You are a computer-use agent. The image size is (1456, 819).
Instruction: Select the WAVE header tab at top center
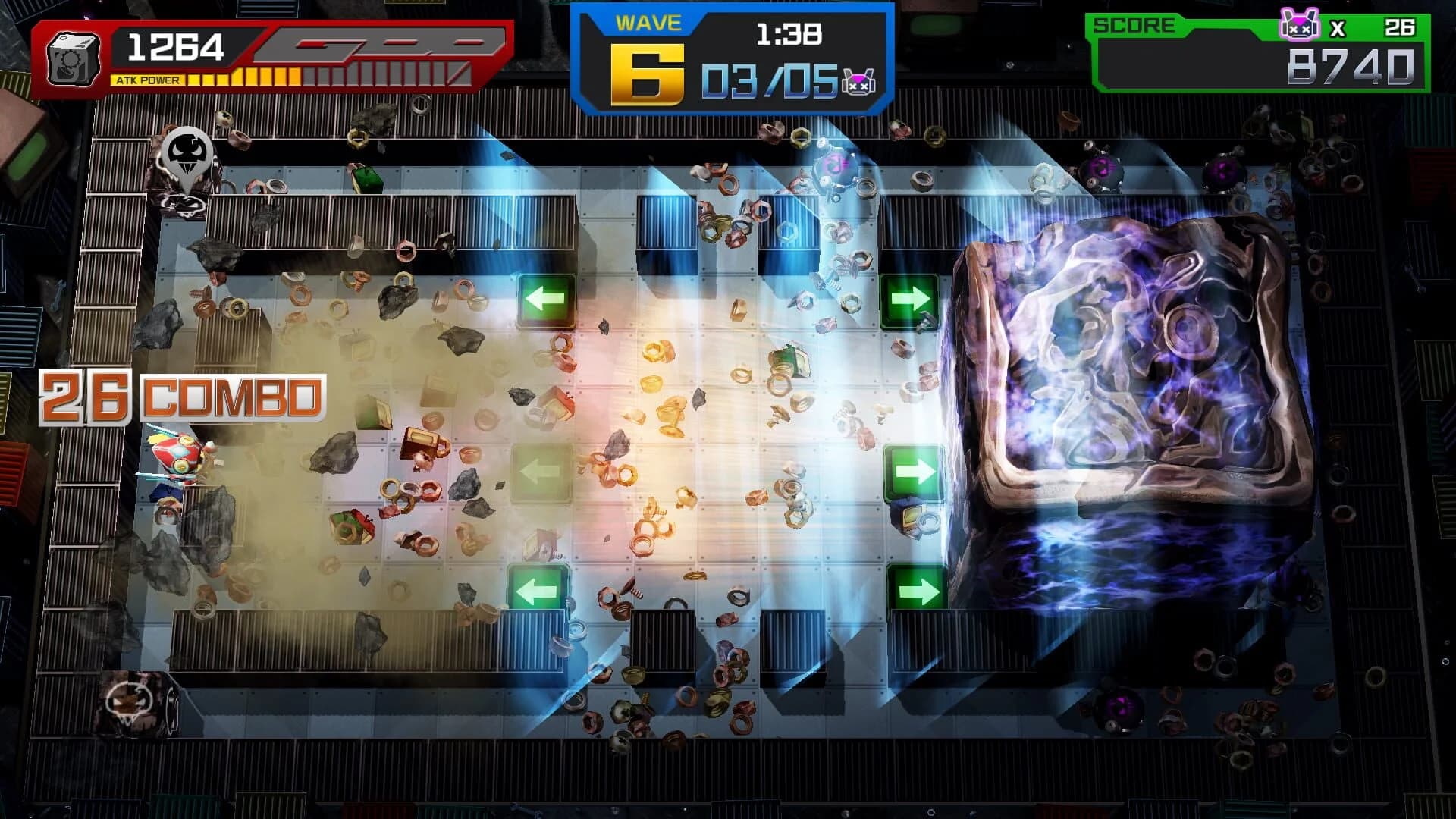click(648, 23)
